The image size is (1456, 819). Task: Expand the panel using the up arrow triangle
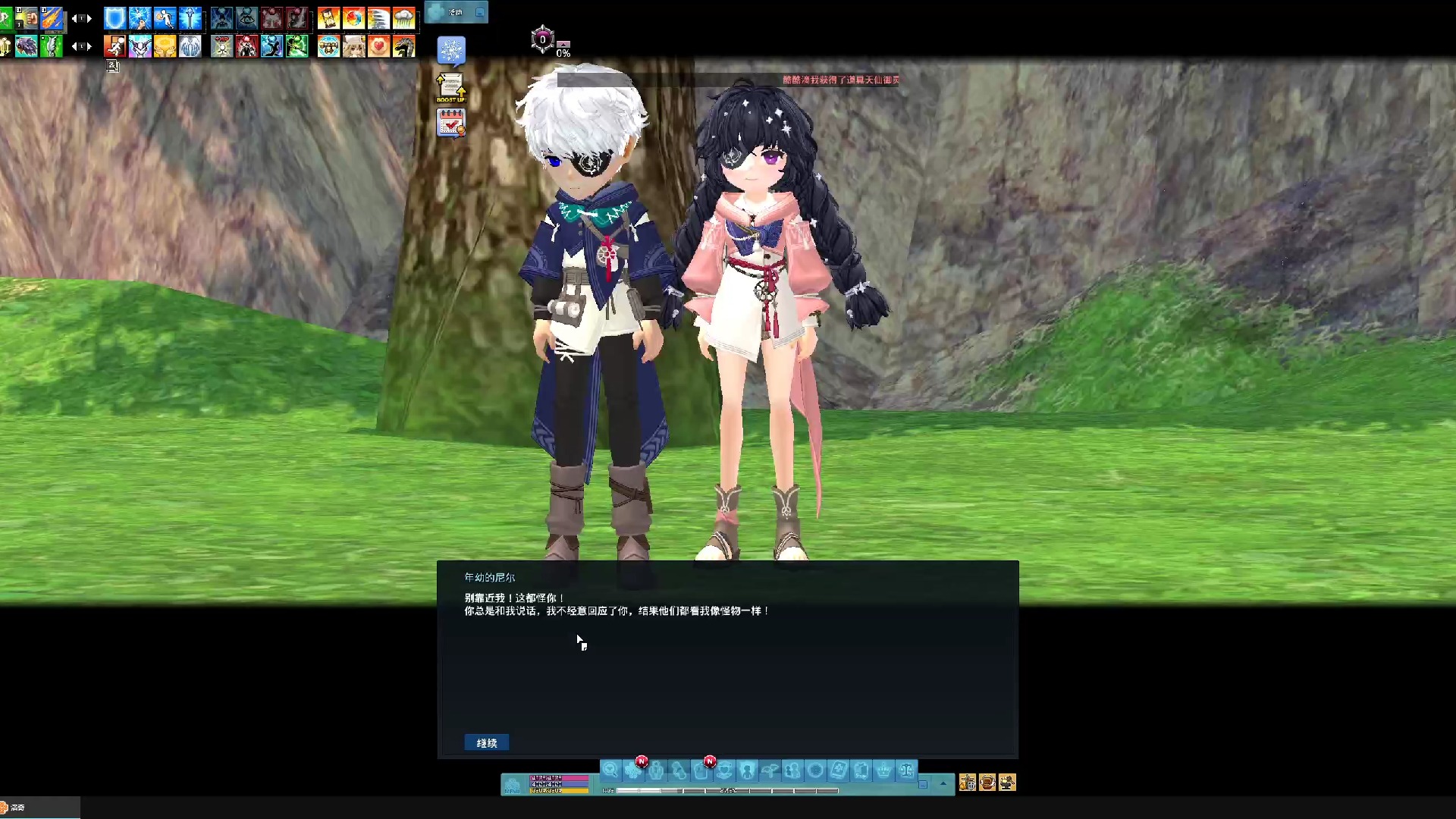pyautogui.click(x=943, y=783)
